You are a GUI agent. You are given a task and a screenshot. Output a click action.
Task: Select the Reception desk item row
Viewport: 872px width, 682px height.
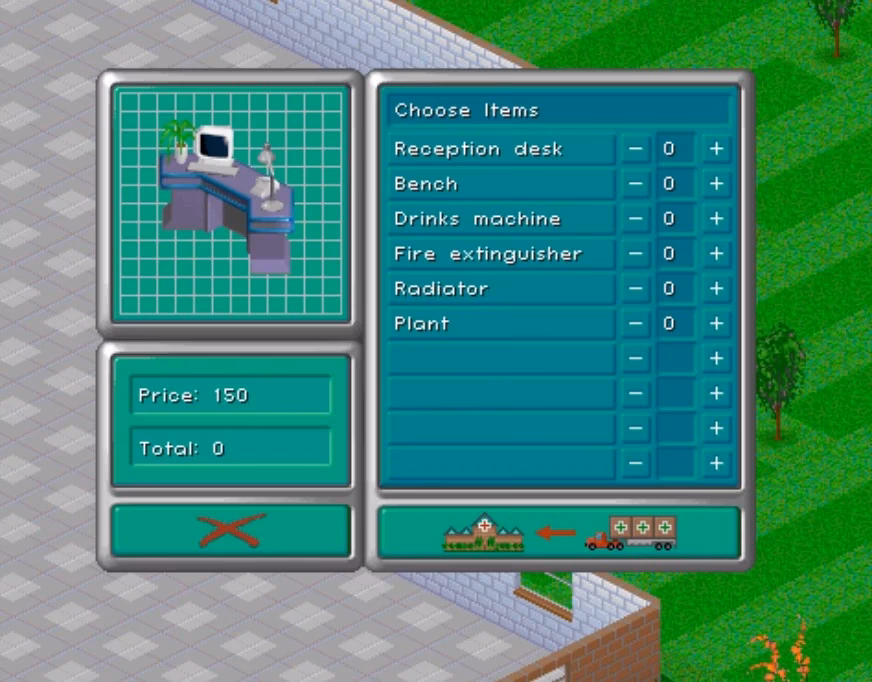tap(500, 150)
